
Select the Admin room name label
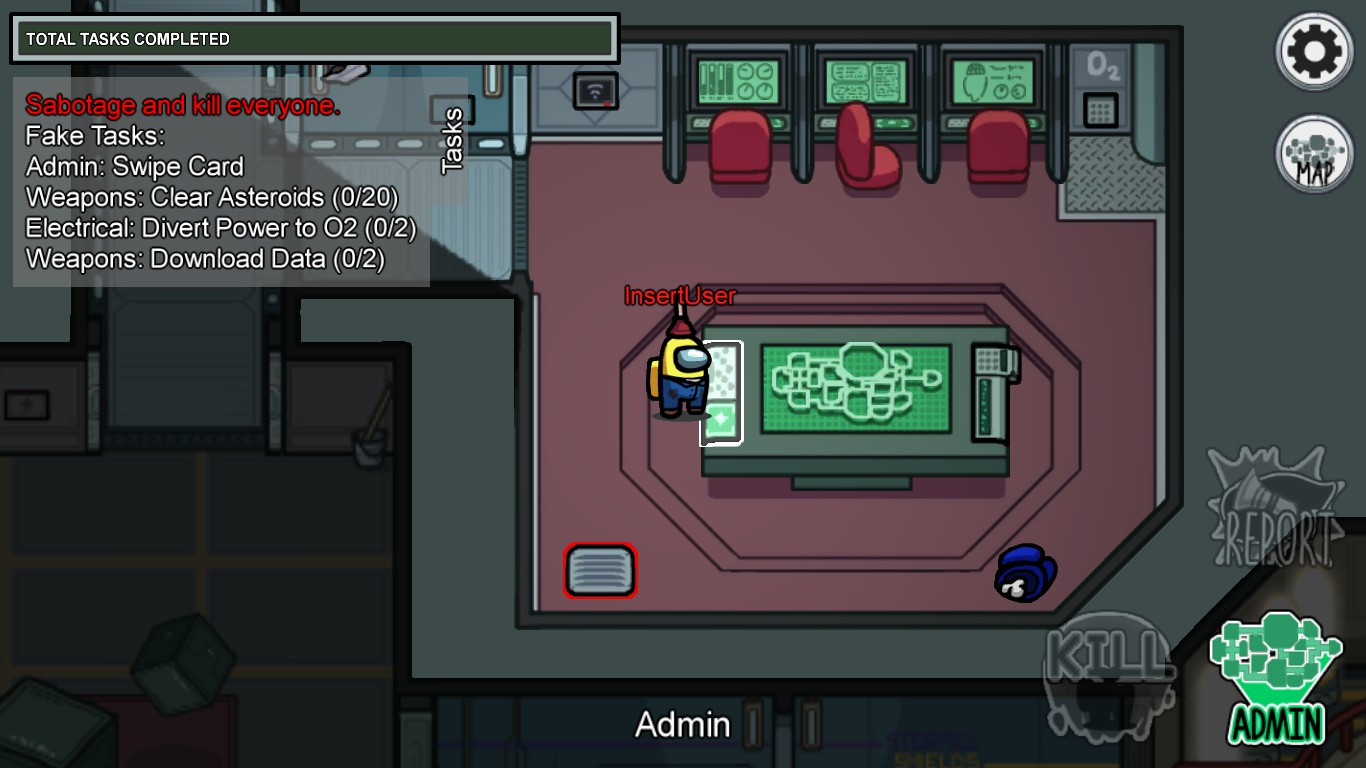tap(683, 723)
